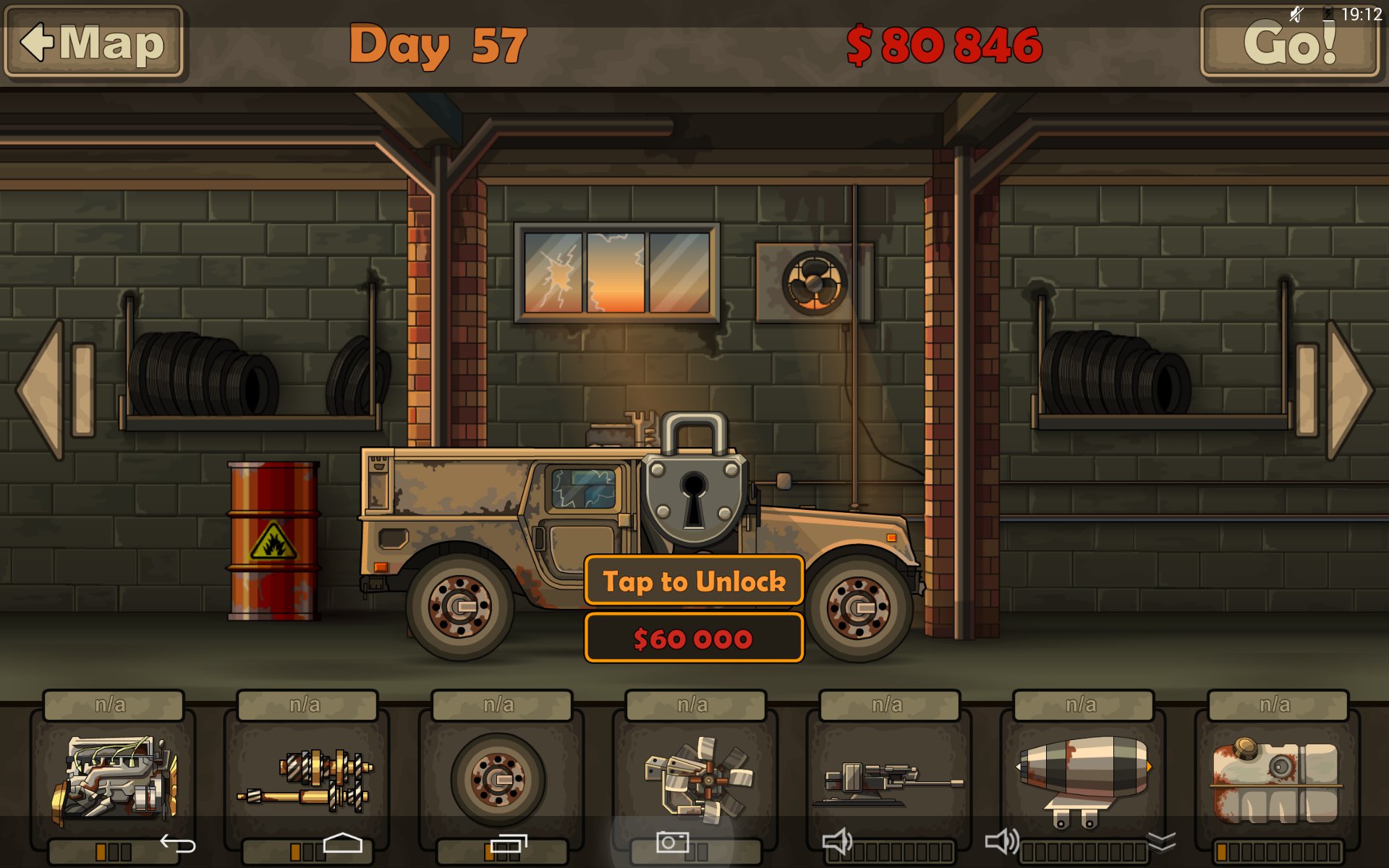1389x868 pixels.
Task: Select the fuel tank upgrade
Action: (1276, 778)
